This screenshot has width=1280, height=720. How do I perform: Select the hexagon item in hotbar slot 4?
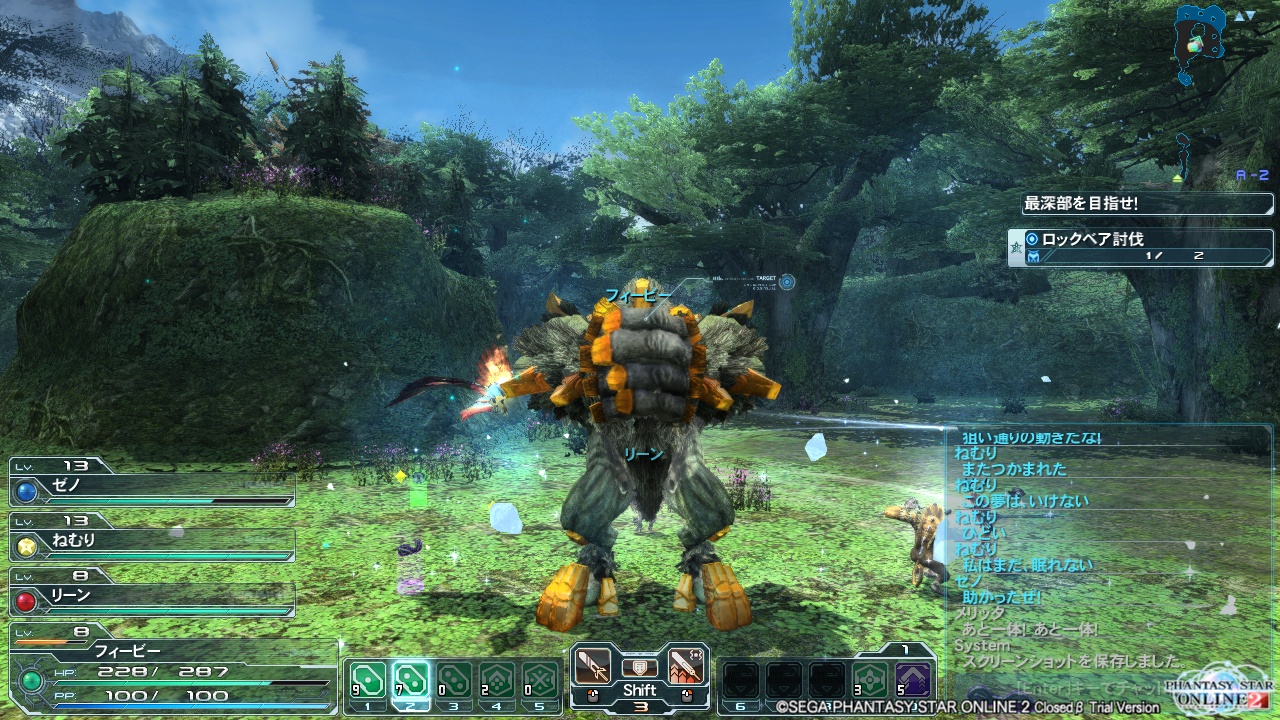coord(497,680)
